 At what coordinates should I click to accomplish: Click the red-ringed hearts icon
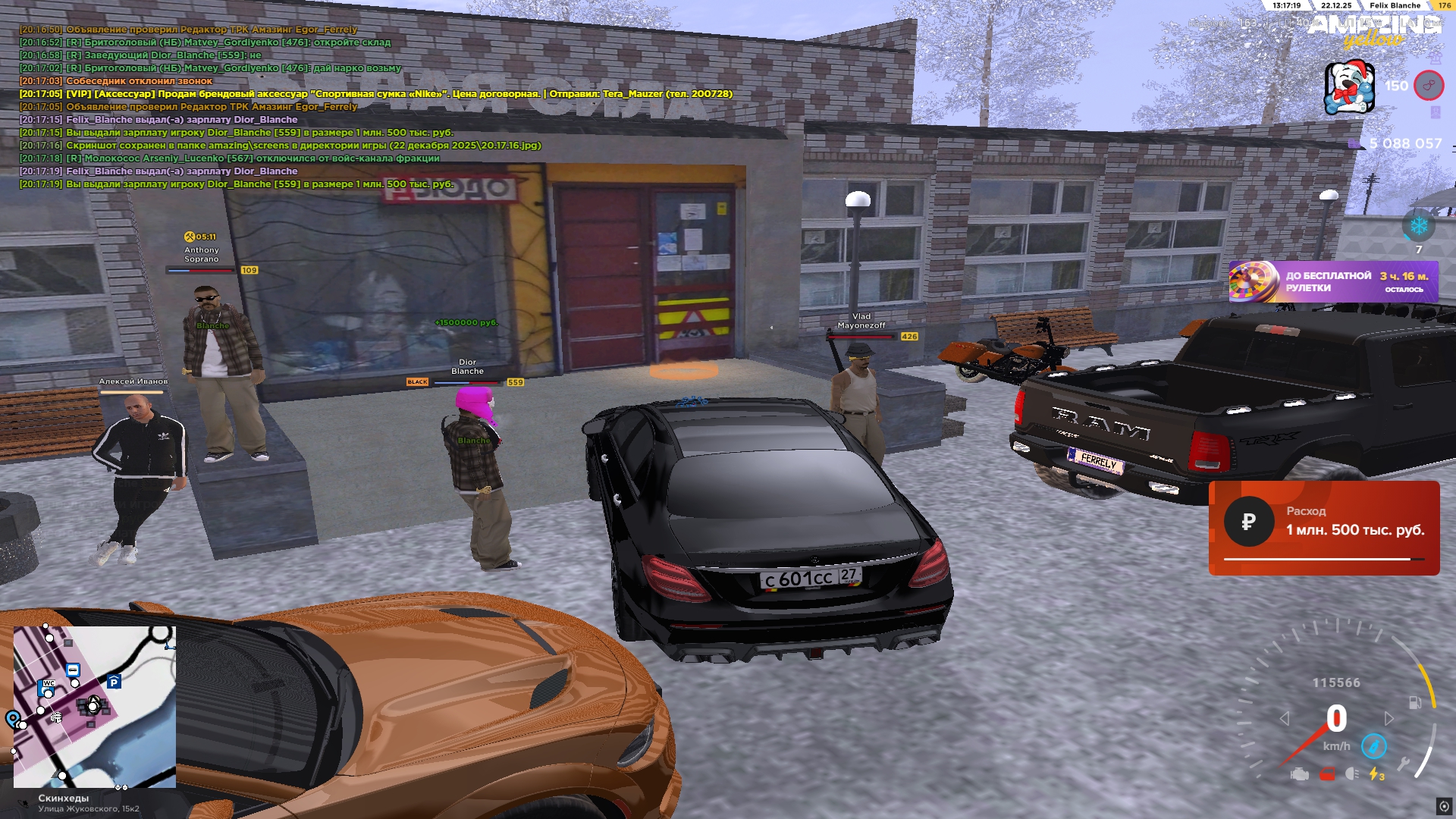point(1429,86)
